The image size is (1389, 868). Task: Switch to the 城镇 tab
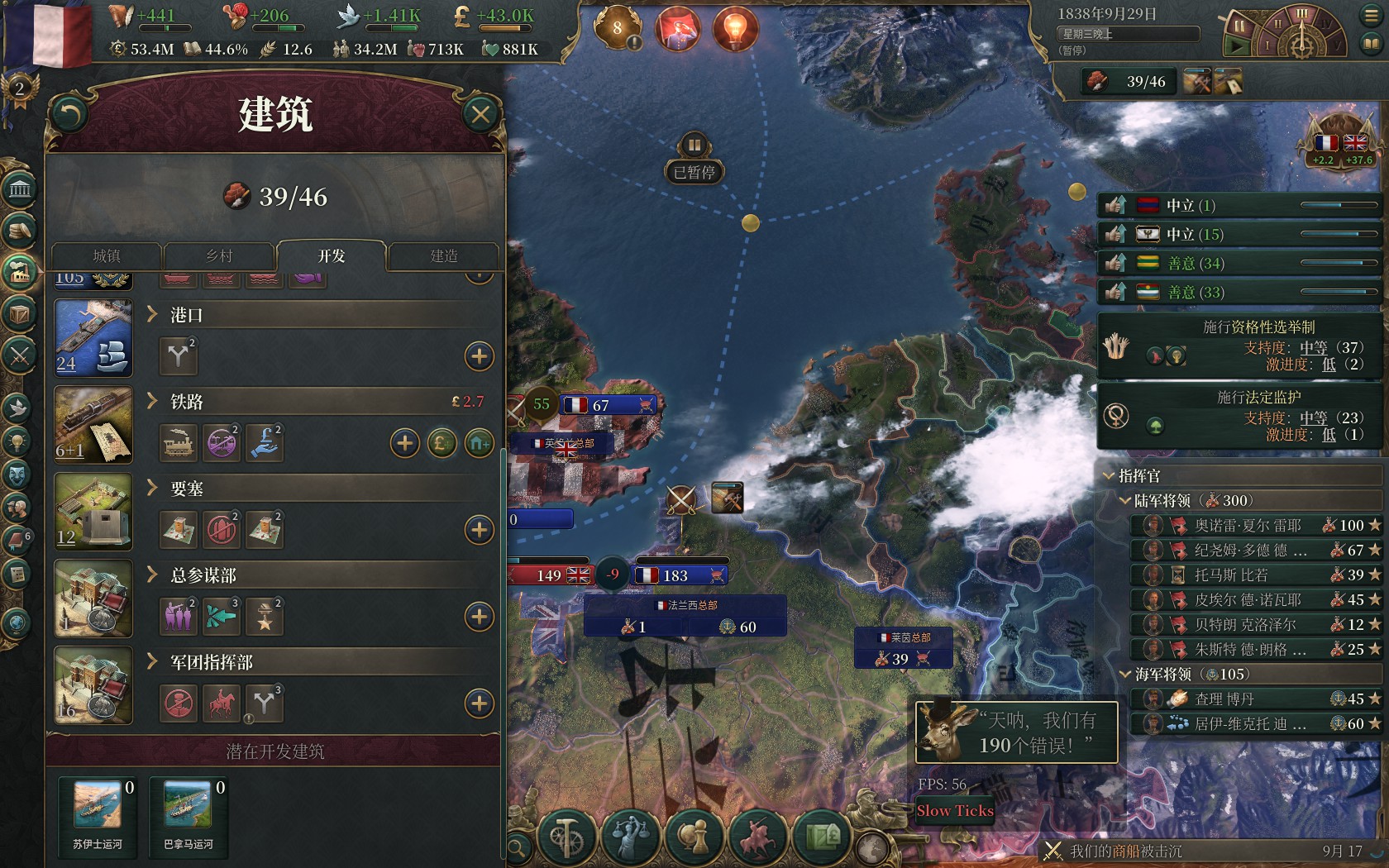coord(107,256)
